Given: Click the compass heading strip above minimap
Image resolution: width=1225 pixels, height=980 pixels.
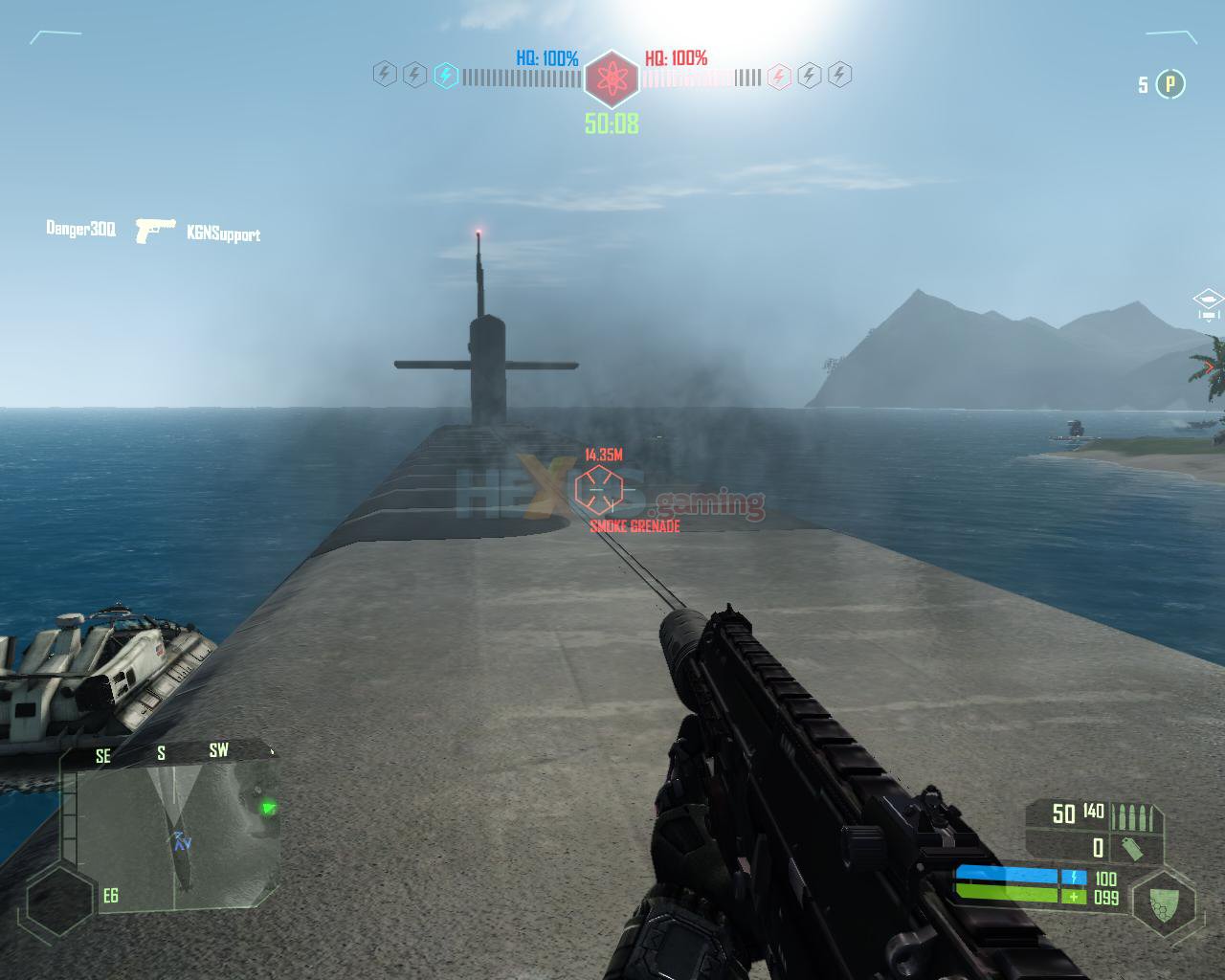Looking at the screenshot, I should click(x=163, y=753).
